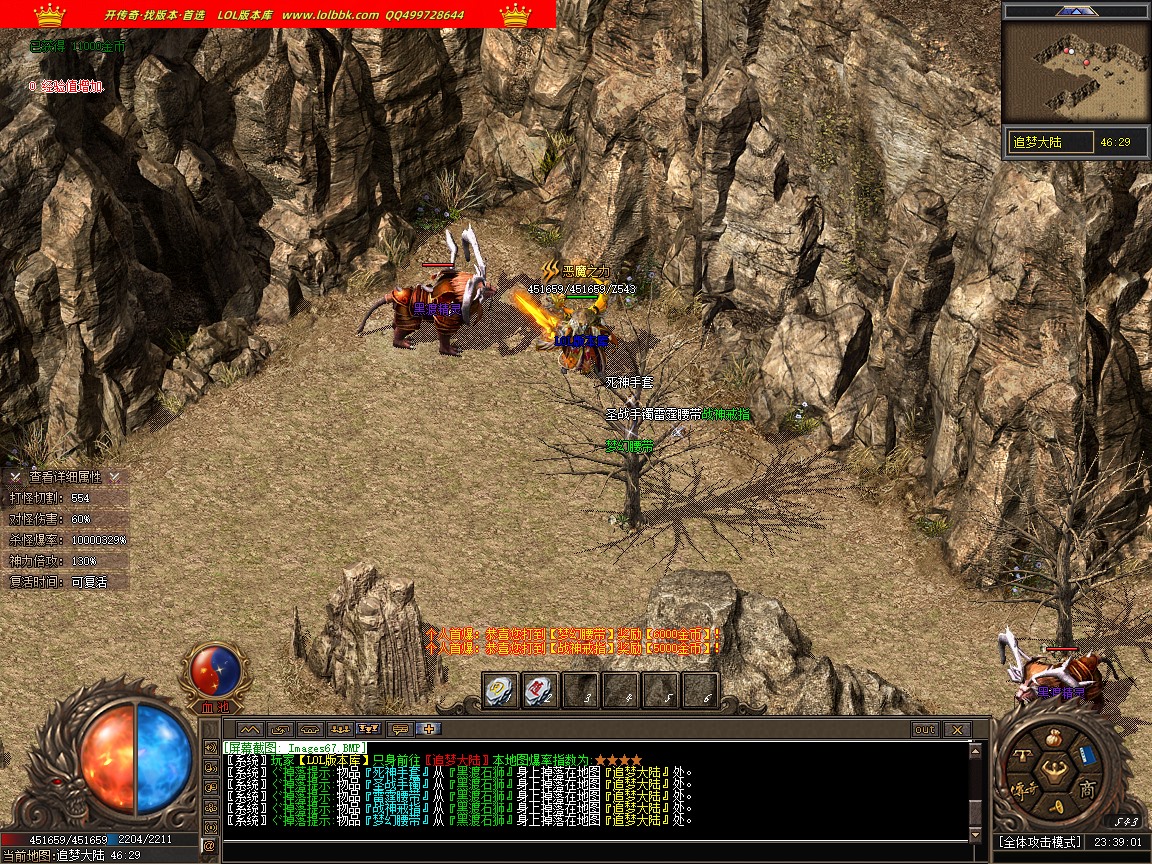The image size is (1152, 864).
Task: Open the 商 shop button
Action: (1088, 790)
